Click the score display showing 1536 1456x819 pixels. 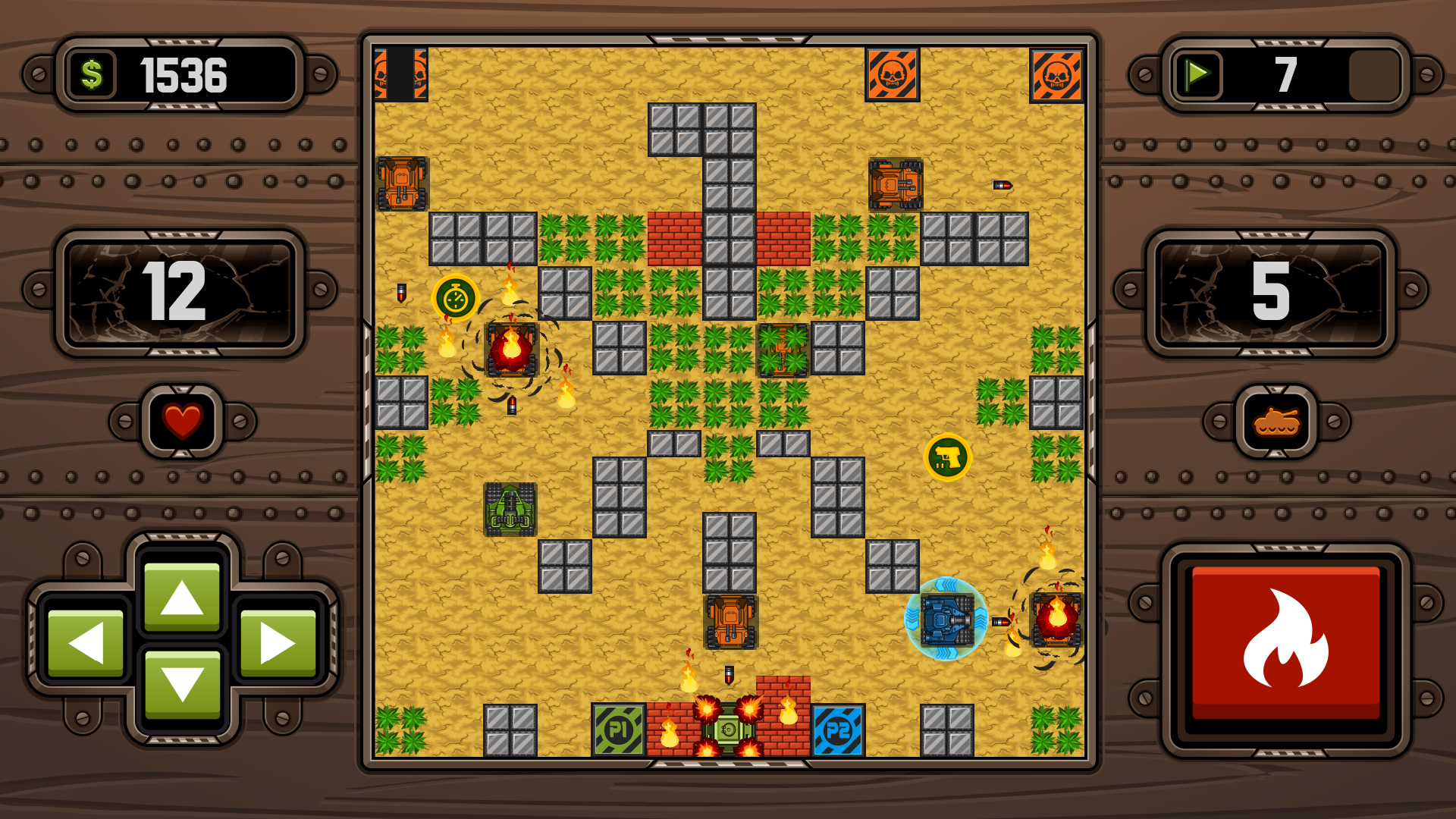[x=182, y=74]
